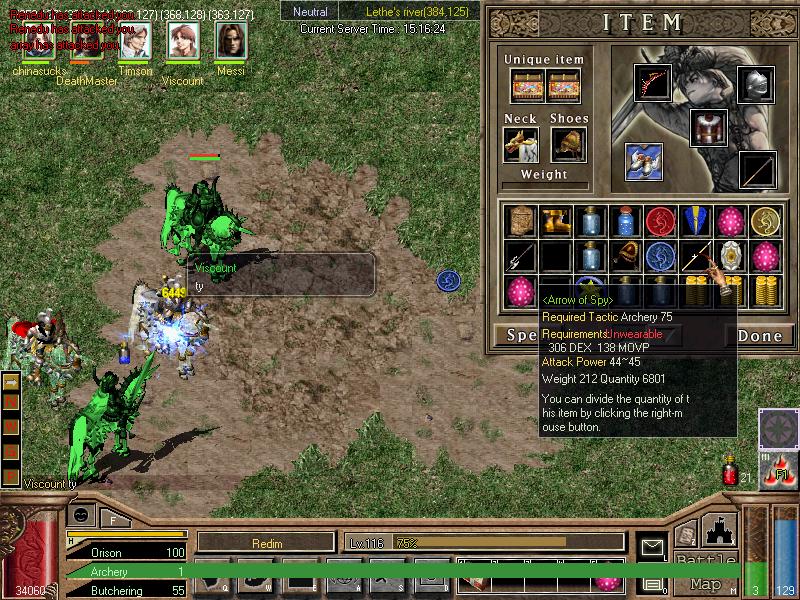Screen dimensions: 800x600
Task: Open the Map from the bottom bar
Action: (705, 584)
